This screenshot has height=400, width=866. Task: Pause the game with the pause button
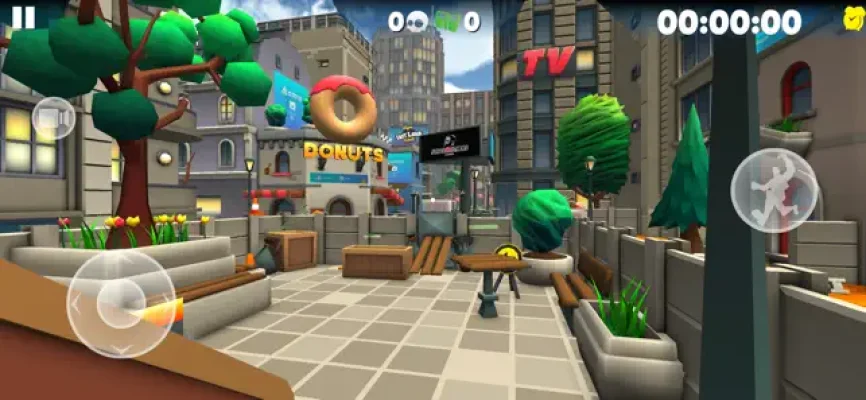pos(24,17)
